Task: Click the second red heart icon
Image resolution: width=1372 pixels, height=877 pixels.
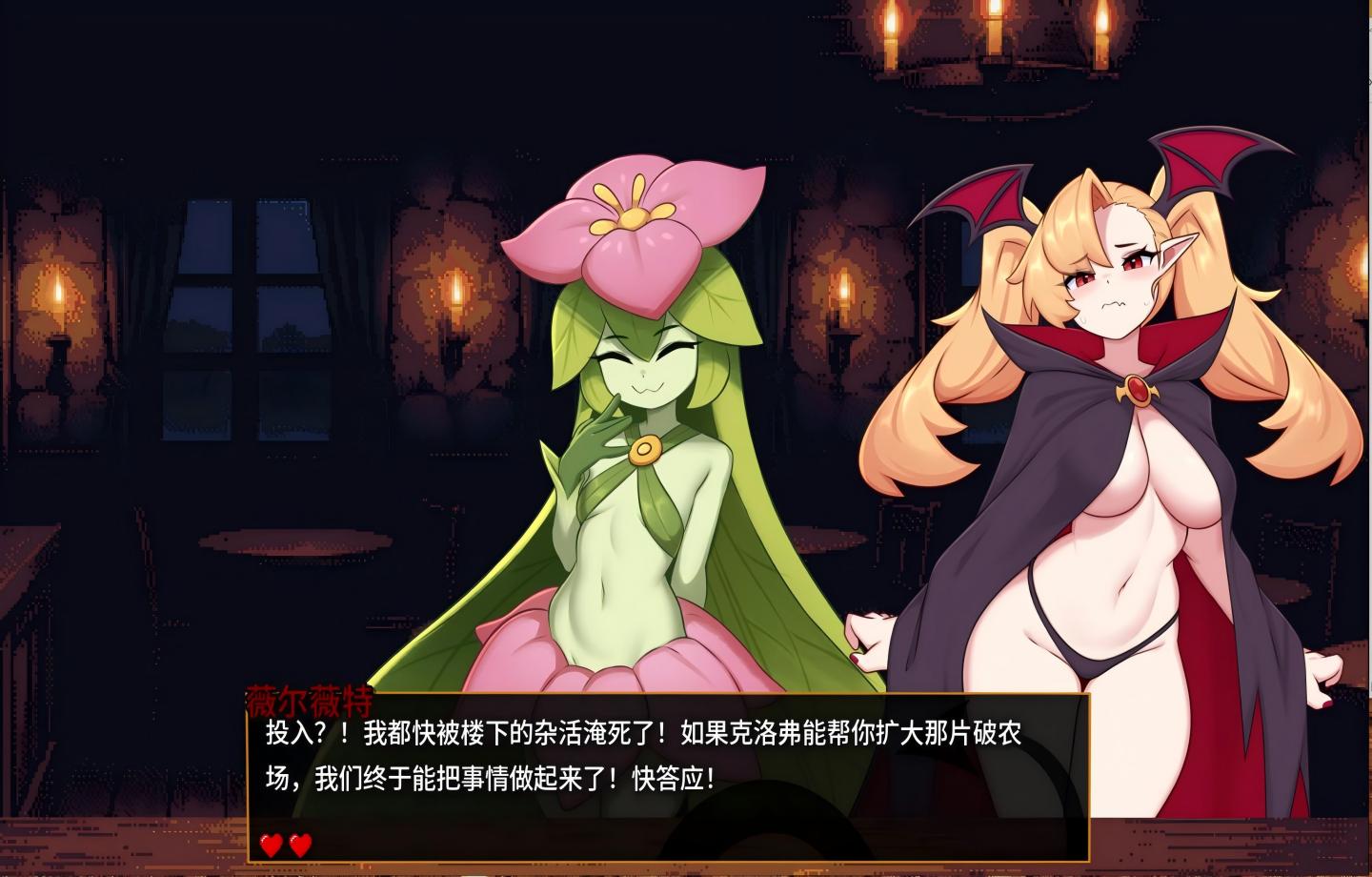Action: [298, 844]
